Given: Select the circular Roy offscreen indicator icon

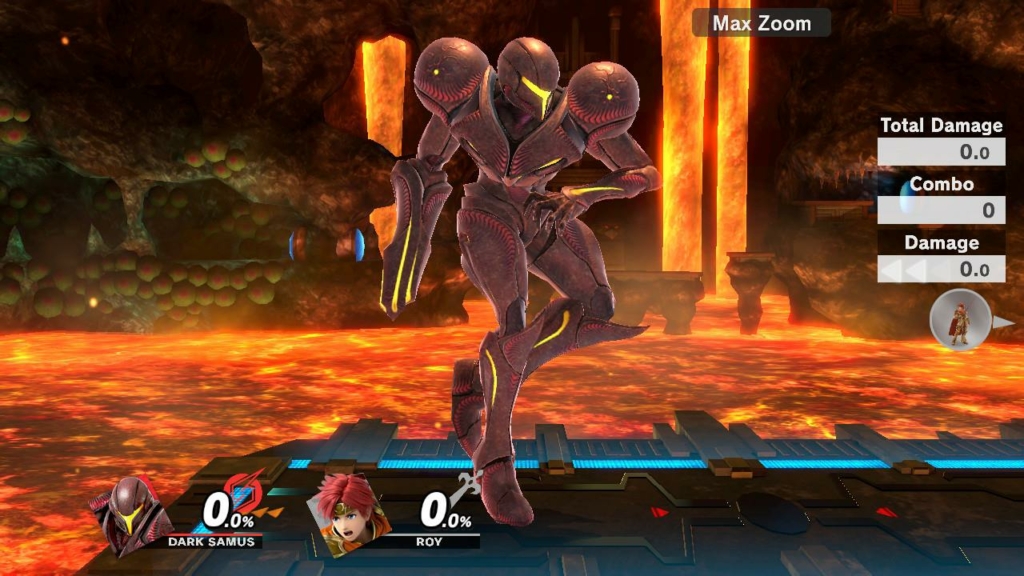Looking at the screenshot, I should pos(960,321).
